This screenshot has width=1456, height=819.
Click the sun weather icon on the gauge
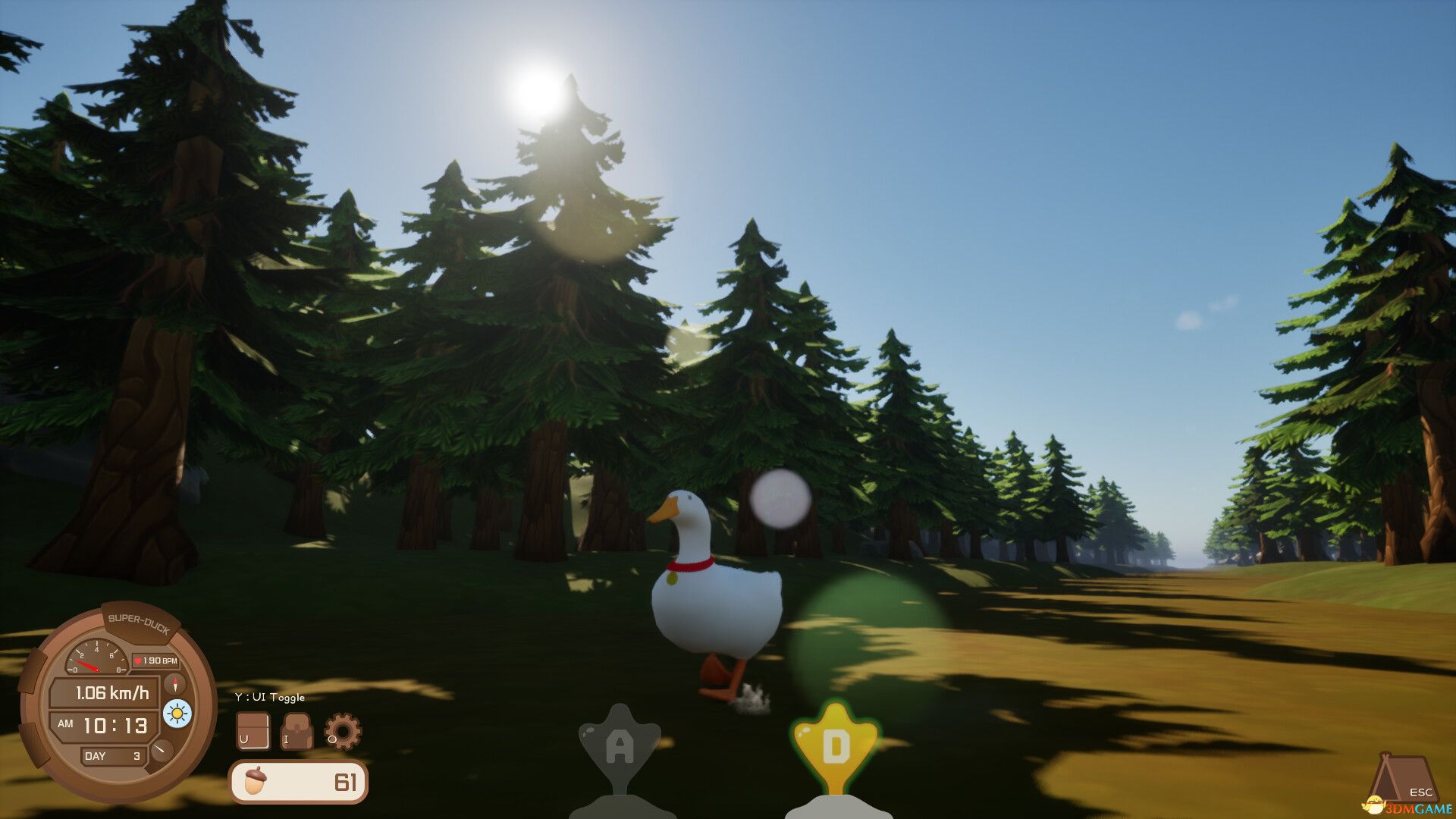click(x=176, y=716)
